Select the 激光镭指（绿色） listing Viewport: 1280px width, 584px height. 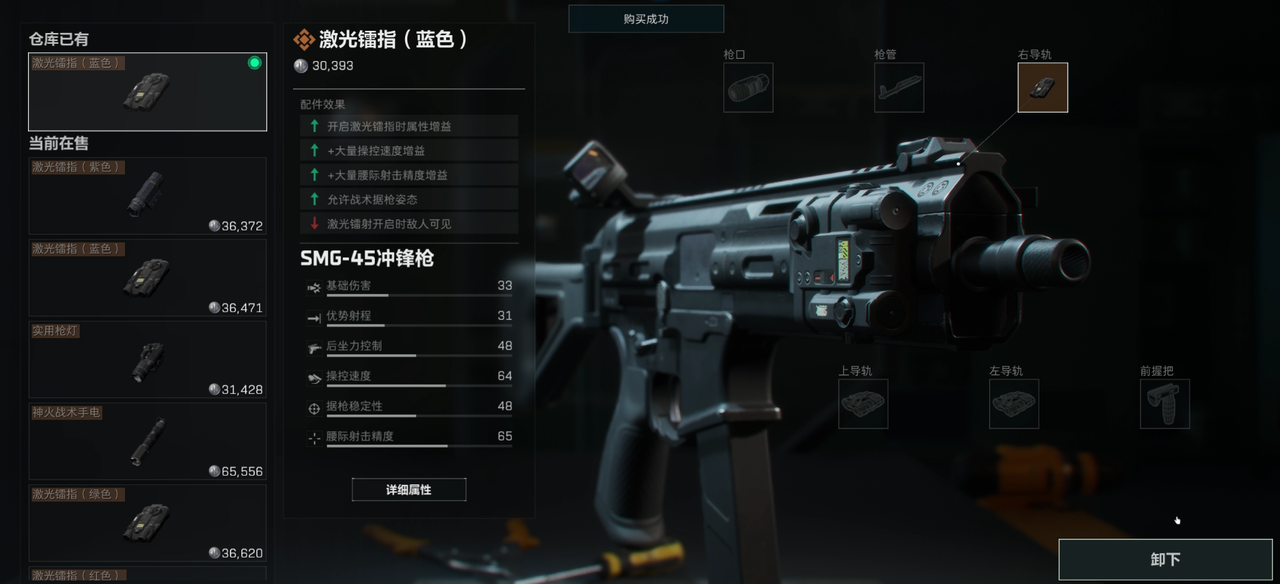147,524
